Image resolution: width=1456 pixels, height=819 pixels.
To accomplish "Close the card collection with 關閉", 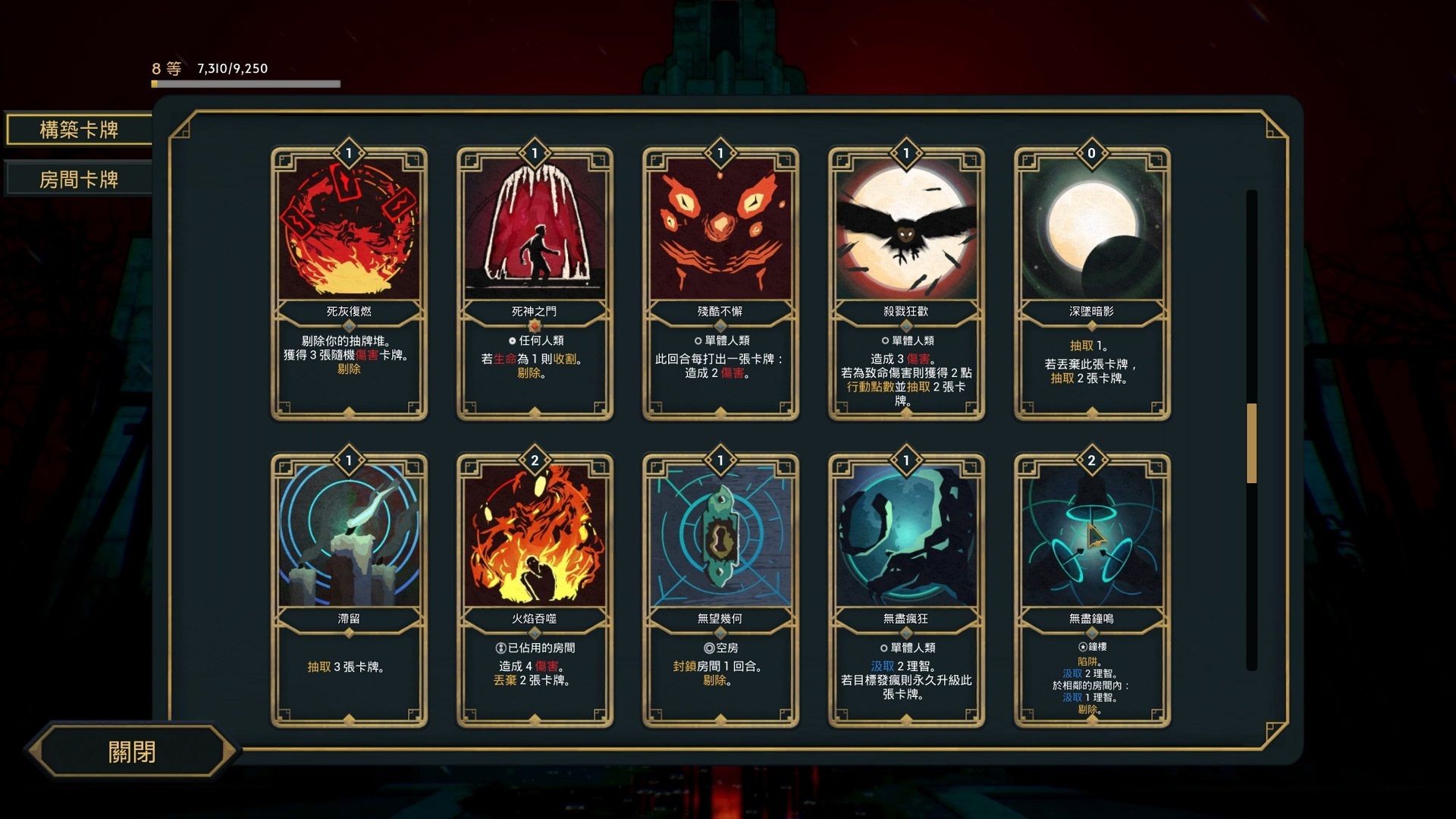I will point(132,752).
